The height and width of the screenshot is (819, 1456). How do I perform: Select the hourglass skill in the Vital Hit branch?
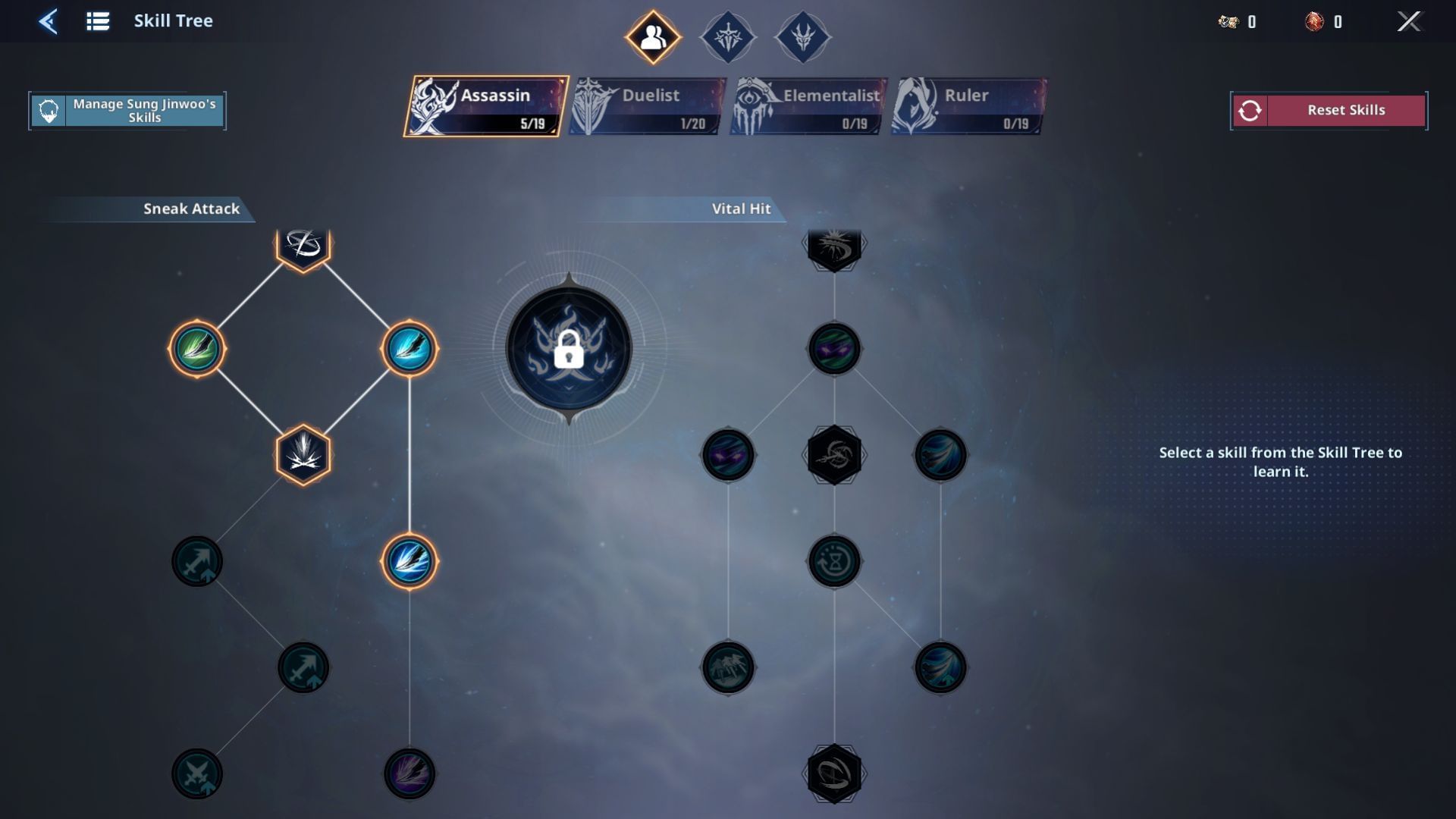pyautogui.click(x=834, y=561)
